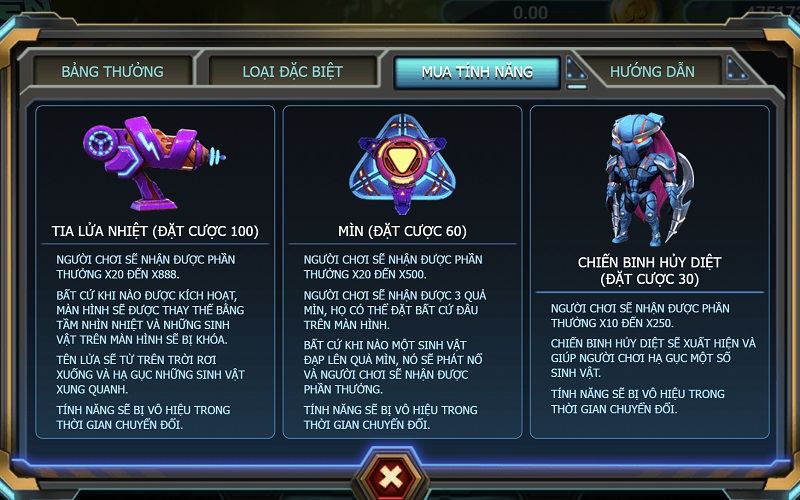Viewport: 800px width, 500px height.
Task: Switch to the Bảng Thưởng tab
Action: [112, 72]
